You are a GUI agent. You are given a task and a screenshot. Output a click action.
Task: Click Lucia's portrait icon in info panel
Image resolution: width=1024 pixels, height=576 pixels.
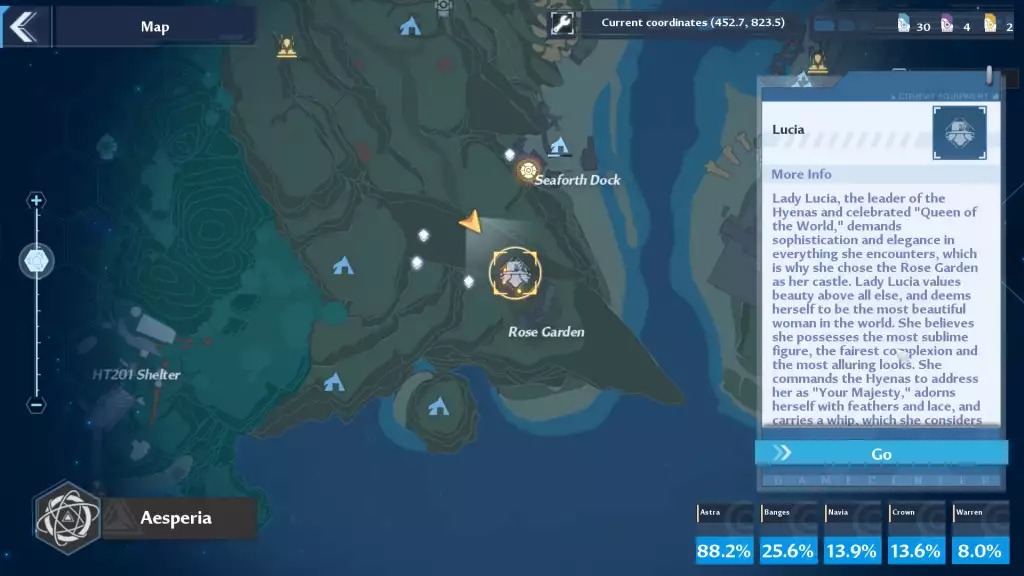tap(959, 133)
